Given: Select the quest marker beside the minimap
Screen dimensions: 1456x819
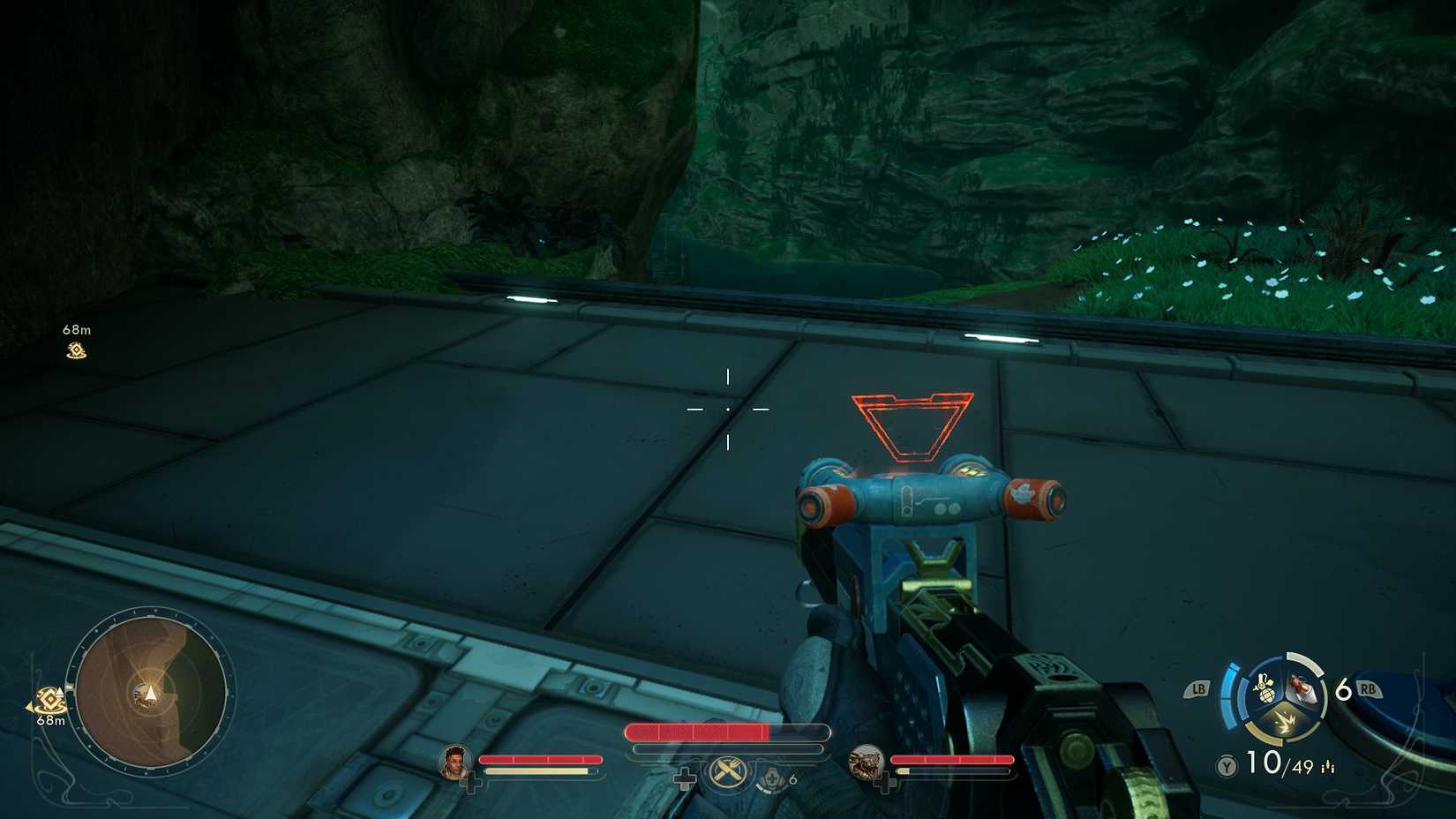Looking at the screenshot, I should [x=49, y=702].
